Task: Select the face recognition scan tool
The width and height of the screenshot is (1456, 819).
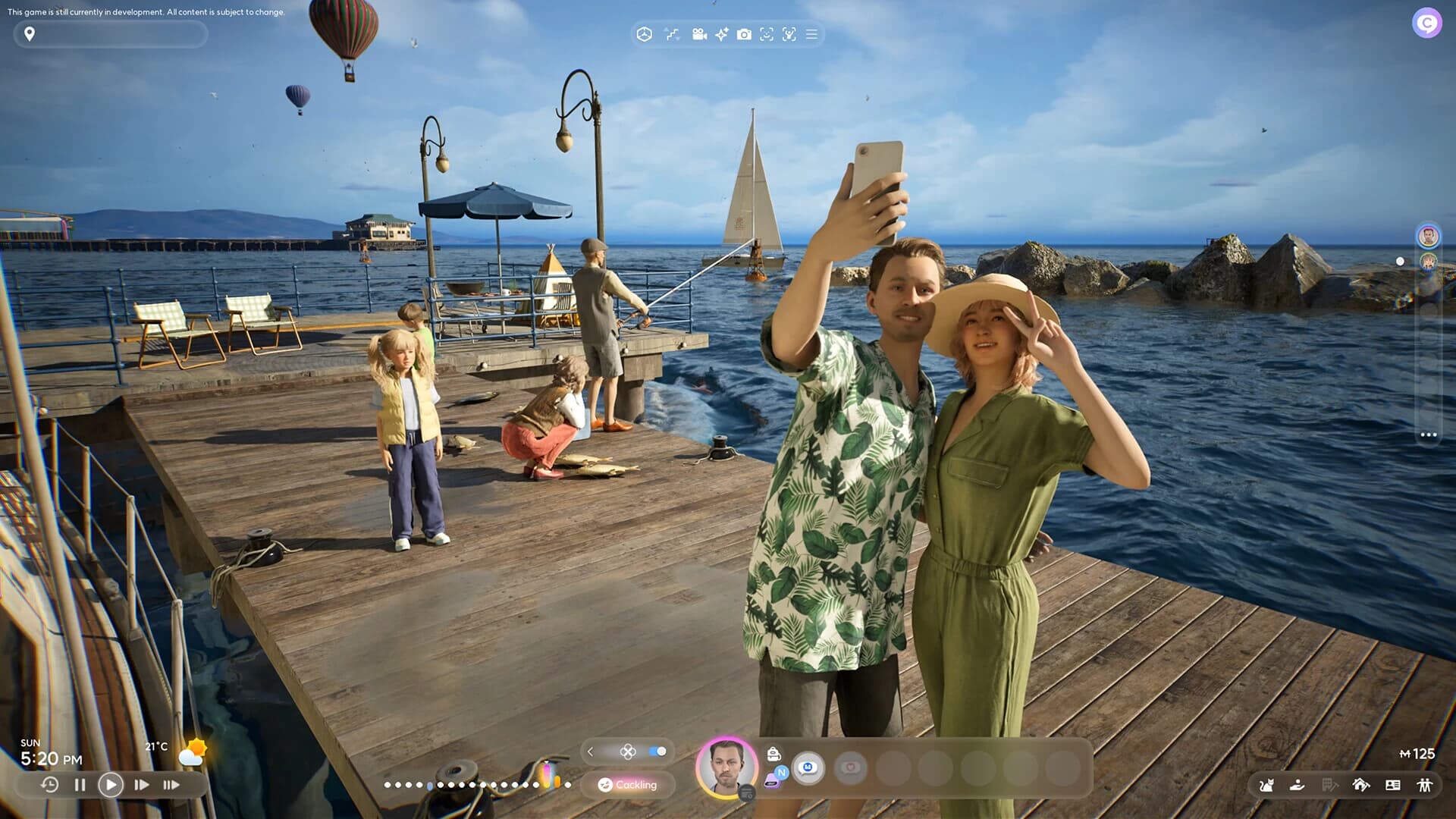Action: 768,34
